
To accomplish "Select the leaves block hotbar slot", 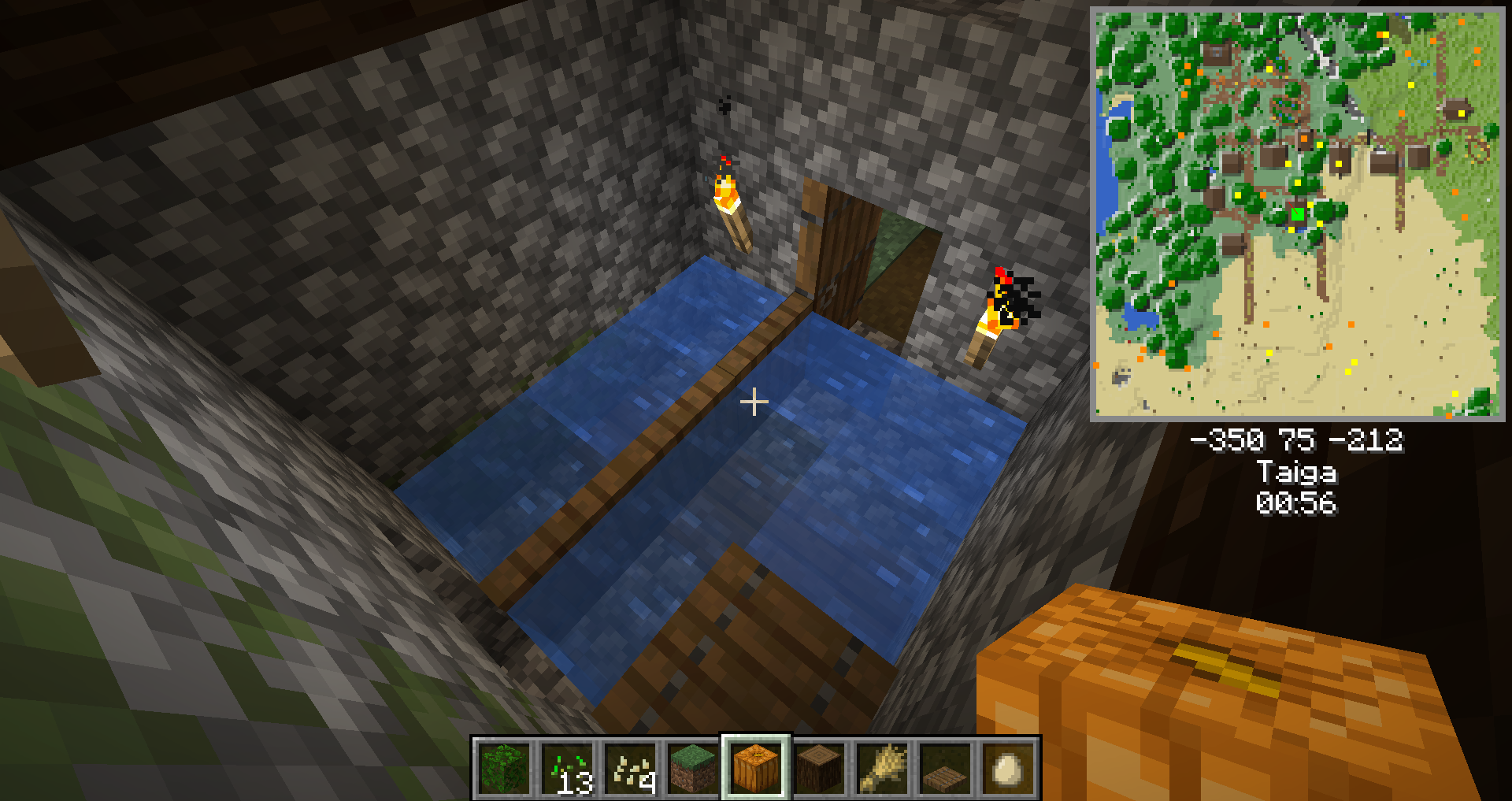I will point(504,768).
